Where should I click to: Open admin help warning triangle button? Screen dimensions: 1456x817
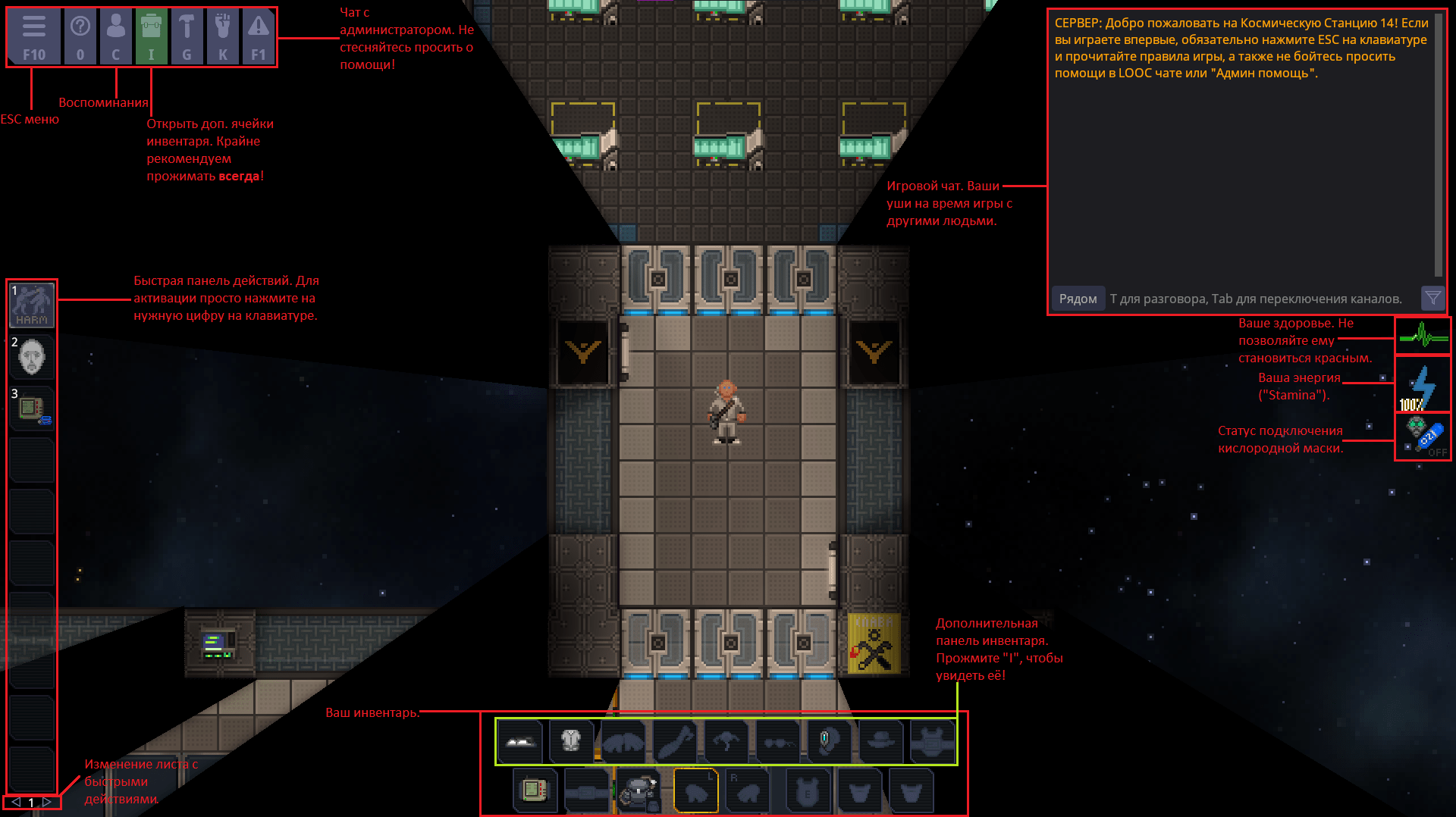258,37
